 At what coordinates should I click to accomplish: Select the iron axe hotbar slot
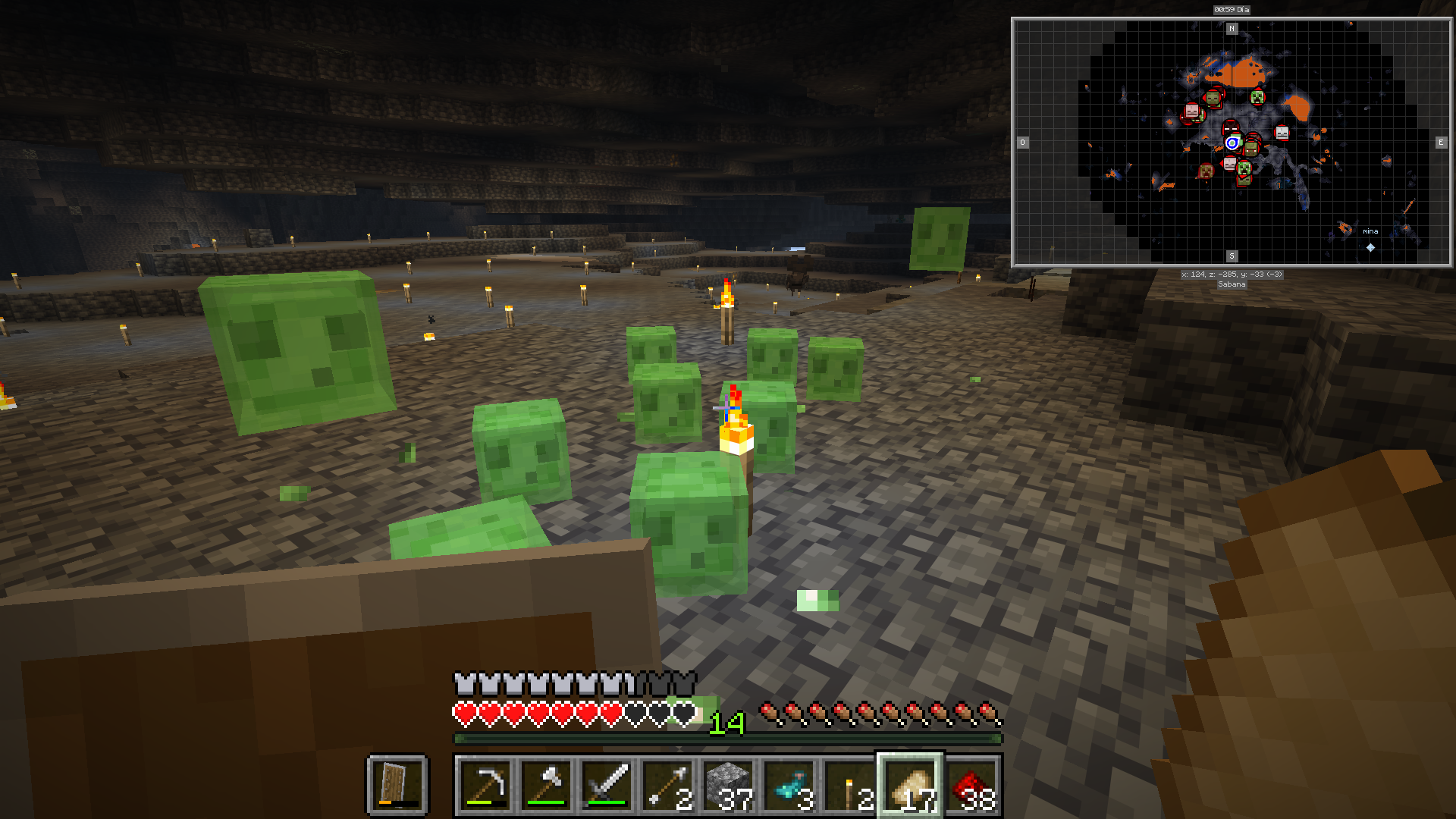546,786
